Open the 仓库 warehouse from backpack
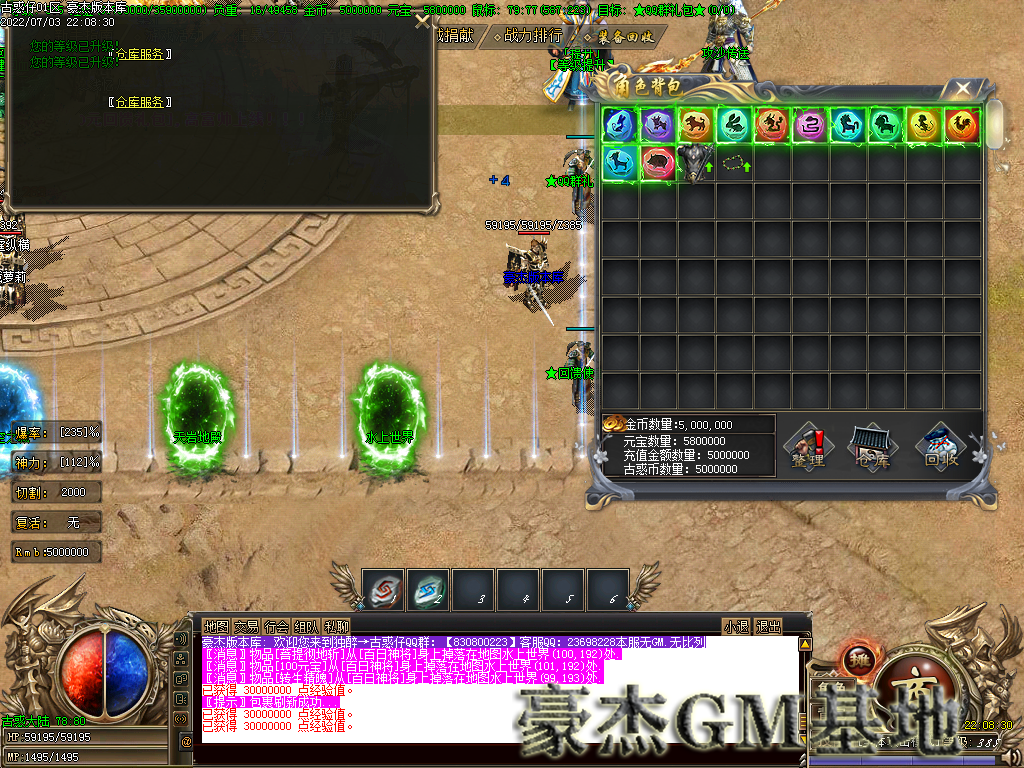Viewport: 1024px width, 768px height. point(869,447)
